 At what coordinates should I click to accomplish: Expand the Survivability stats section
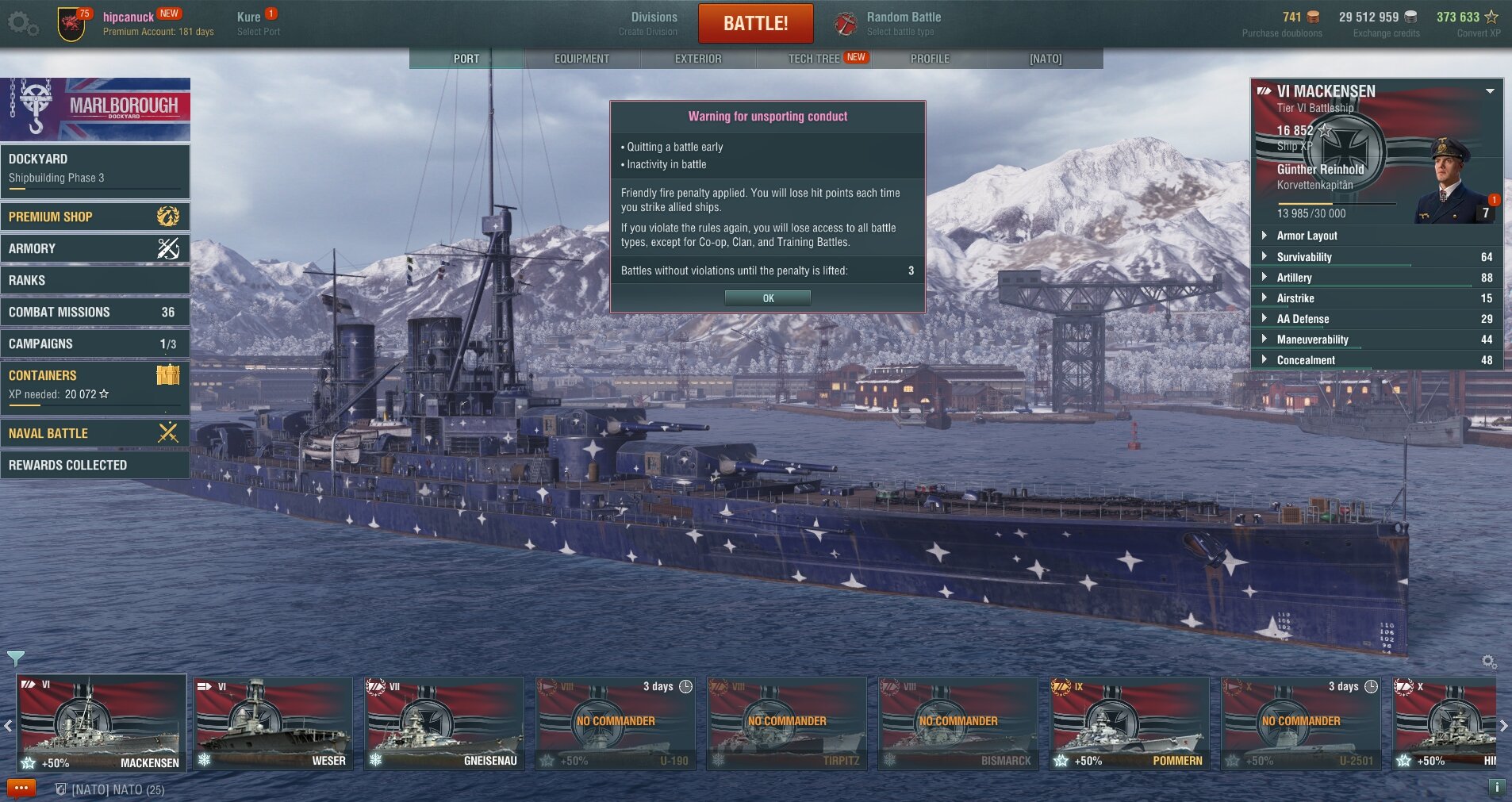click(x=1303, y=257)
